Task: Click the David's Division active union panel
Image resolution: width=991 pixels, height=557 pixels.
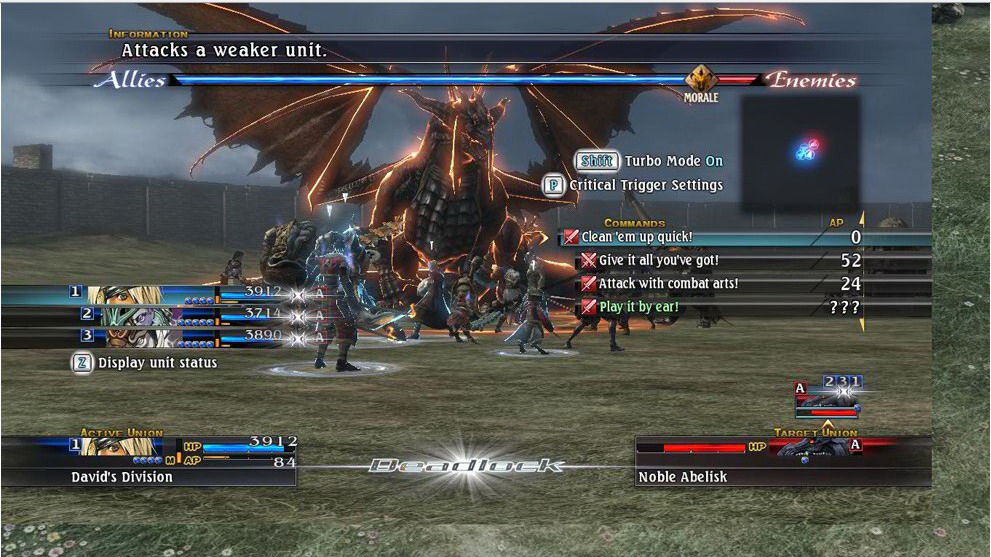Action: click(x=148, y=460)
